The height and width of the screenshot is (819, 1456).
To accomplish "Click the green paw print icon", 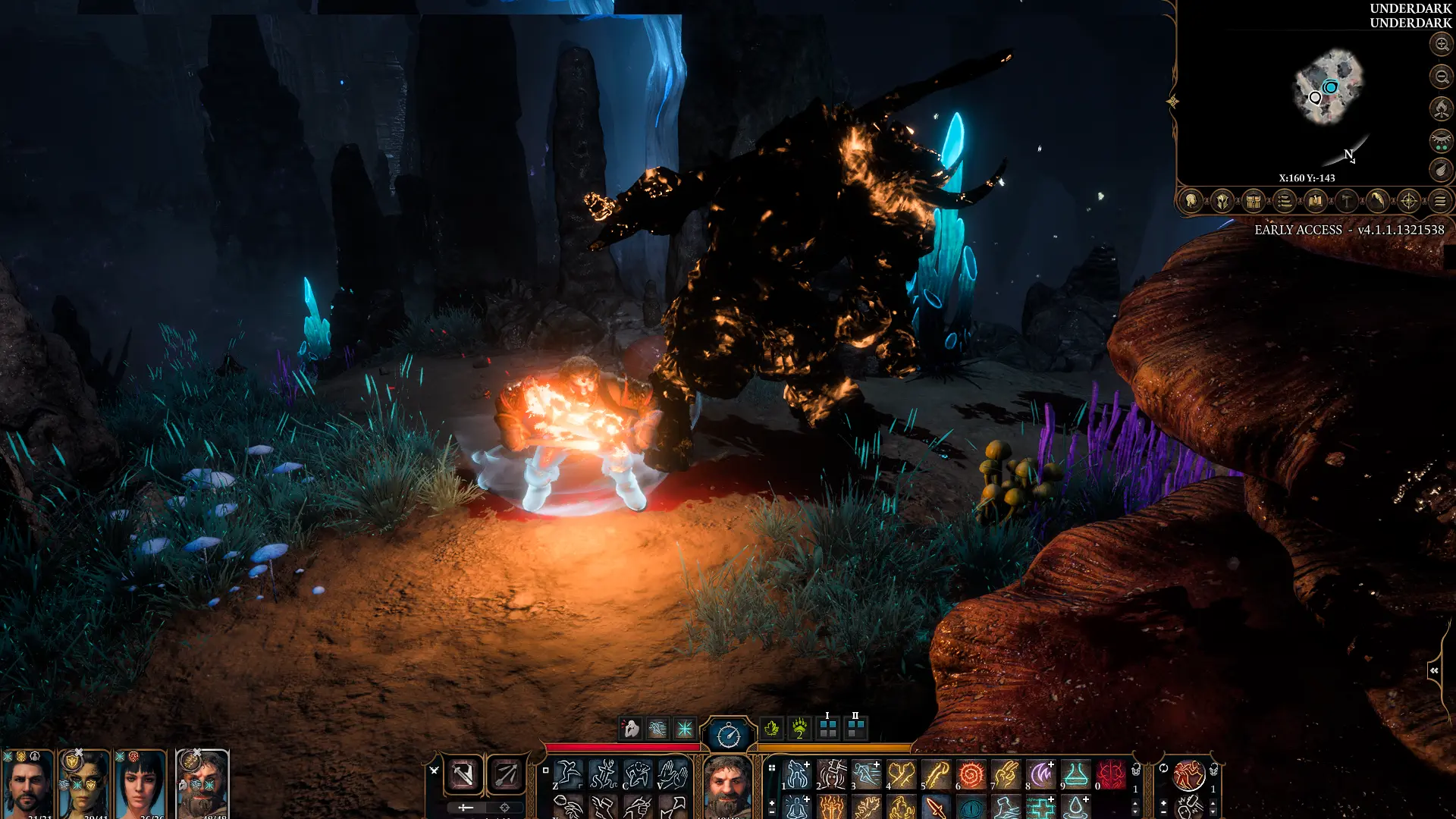I will point(799,729).
